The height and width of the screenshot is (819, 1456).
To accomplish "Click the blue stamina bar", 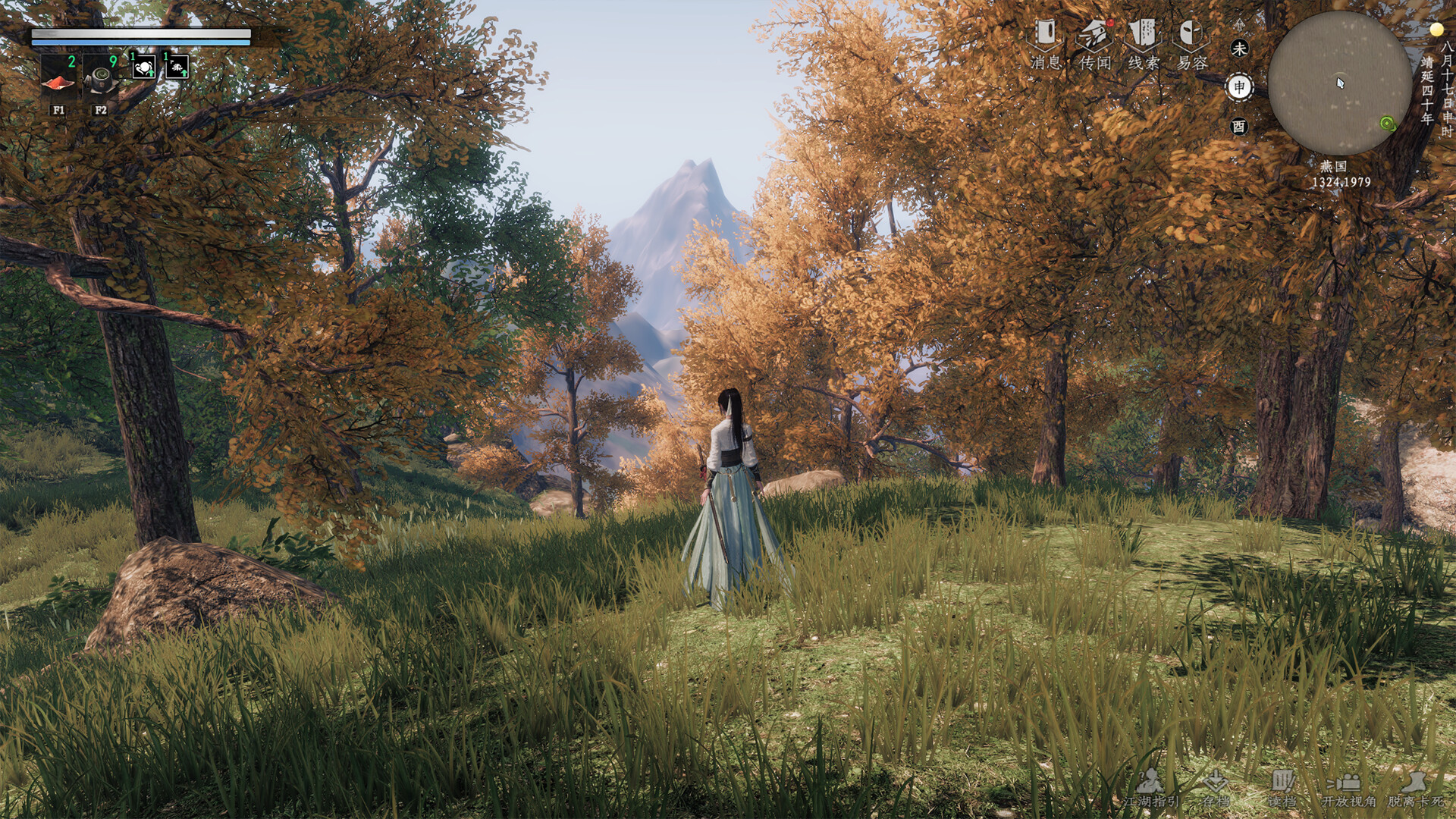I will tap(140, 40).
